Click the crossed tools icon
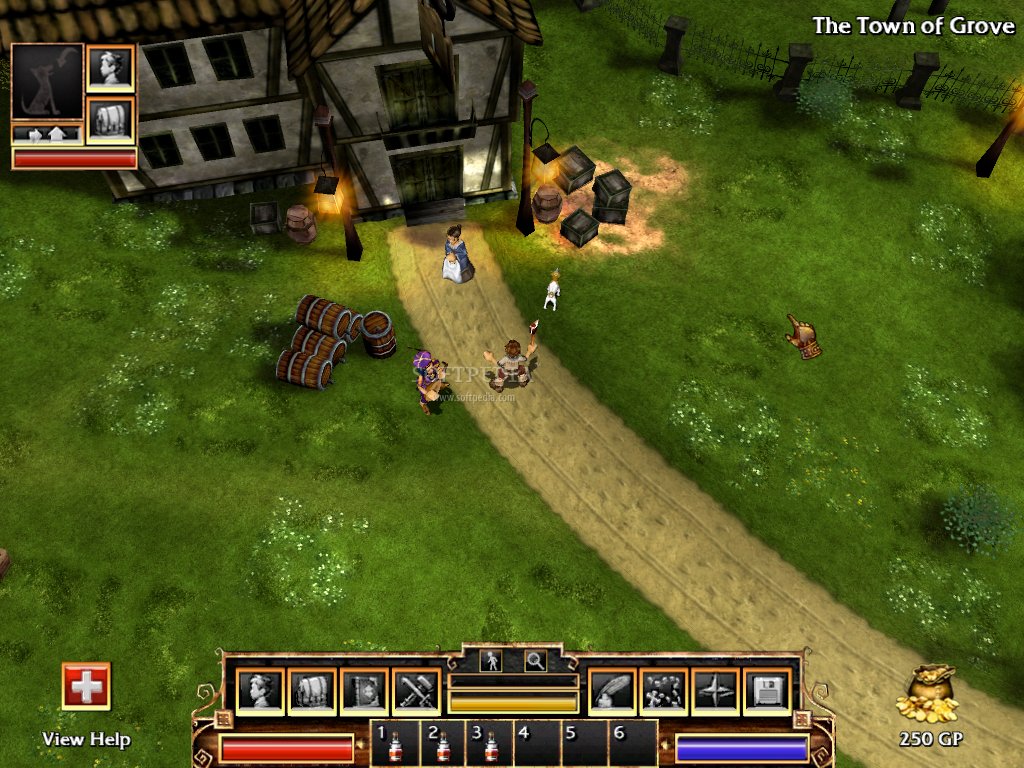 (415, 691)
